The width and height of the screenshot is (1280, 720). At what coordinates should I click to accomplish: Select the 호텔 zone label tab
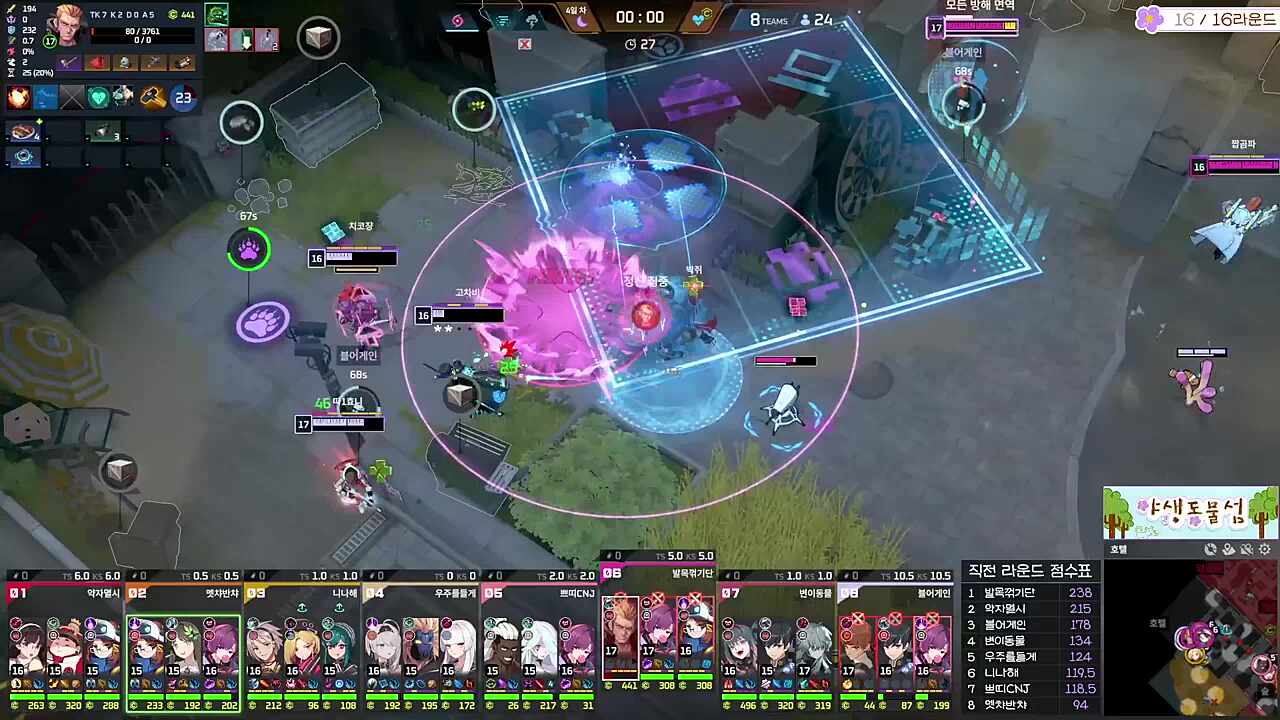(x=1118, y=549)
